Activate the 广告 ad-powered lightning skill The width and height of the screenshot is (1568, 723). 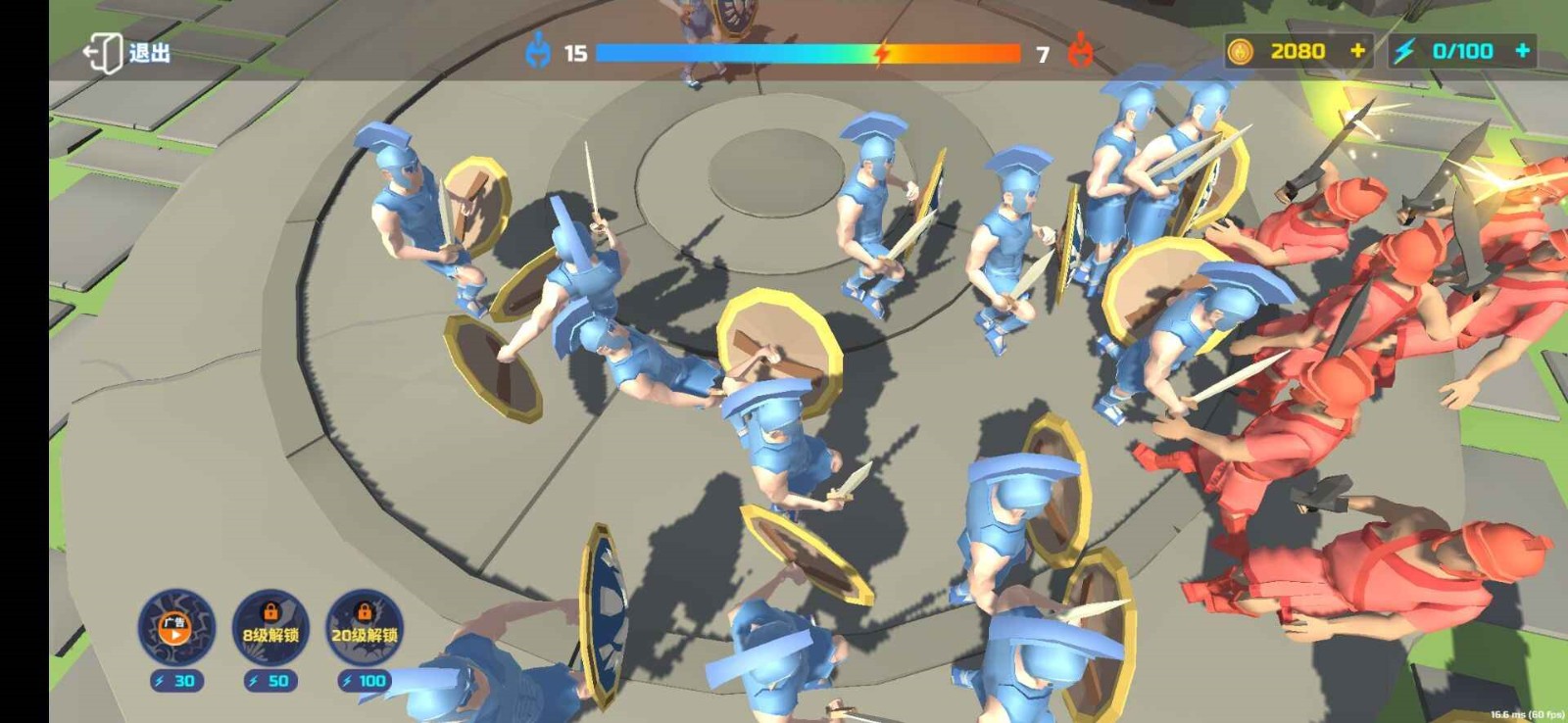coord(176,628)
